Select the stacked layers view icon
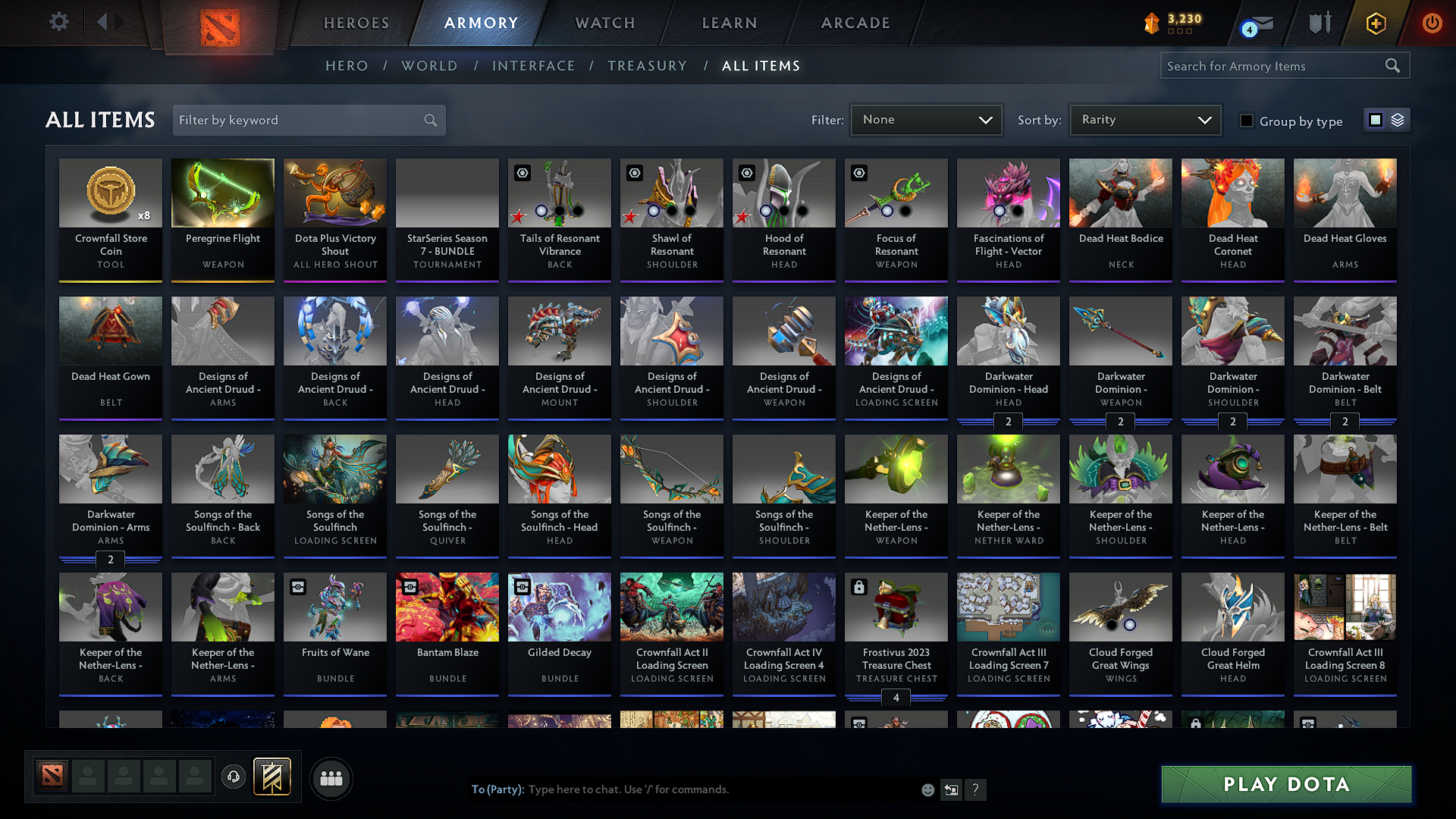 [1398, 120]
